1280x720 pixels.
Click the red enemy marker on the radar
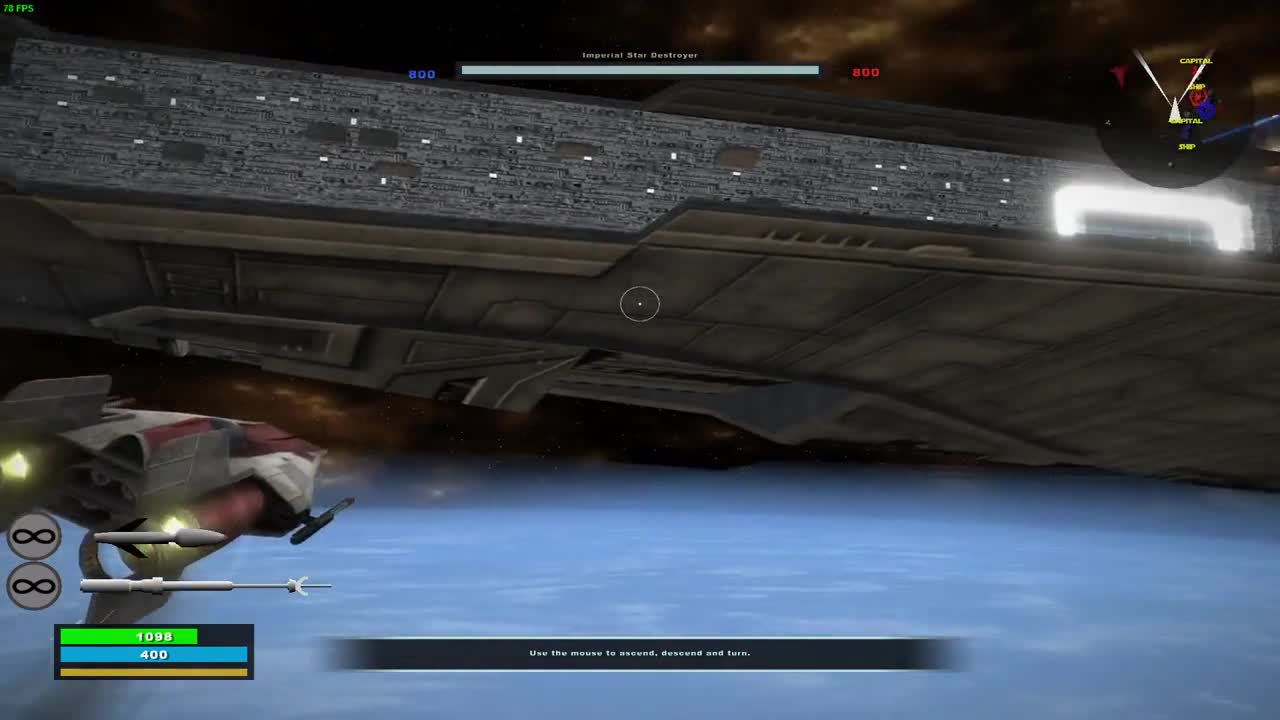click(x=1196, y=100)
